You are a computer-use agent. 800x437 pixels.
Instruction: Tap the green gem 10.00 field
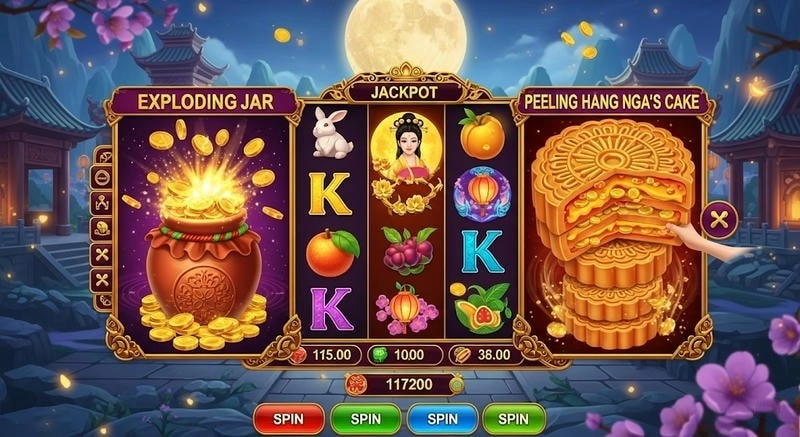(x=407, y=354)
